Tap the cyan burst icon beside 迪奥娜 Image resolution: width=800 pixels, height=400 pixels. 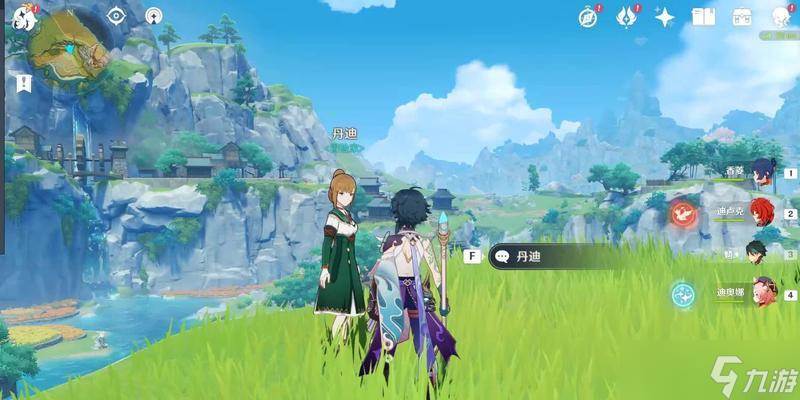[x=683, y=293]
